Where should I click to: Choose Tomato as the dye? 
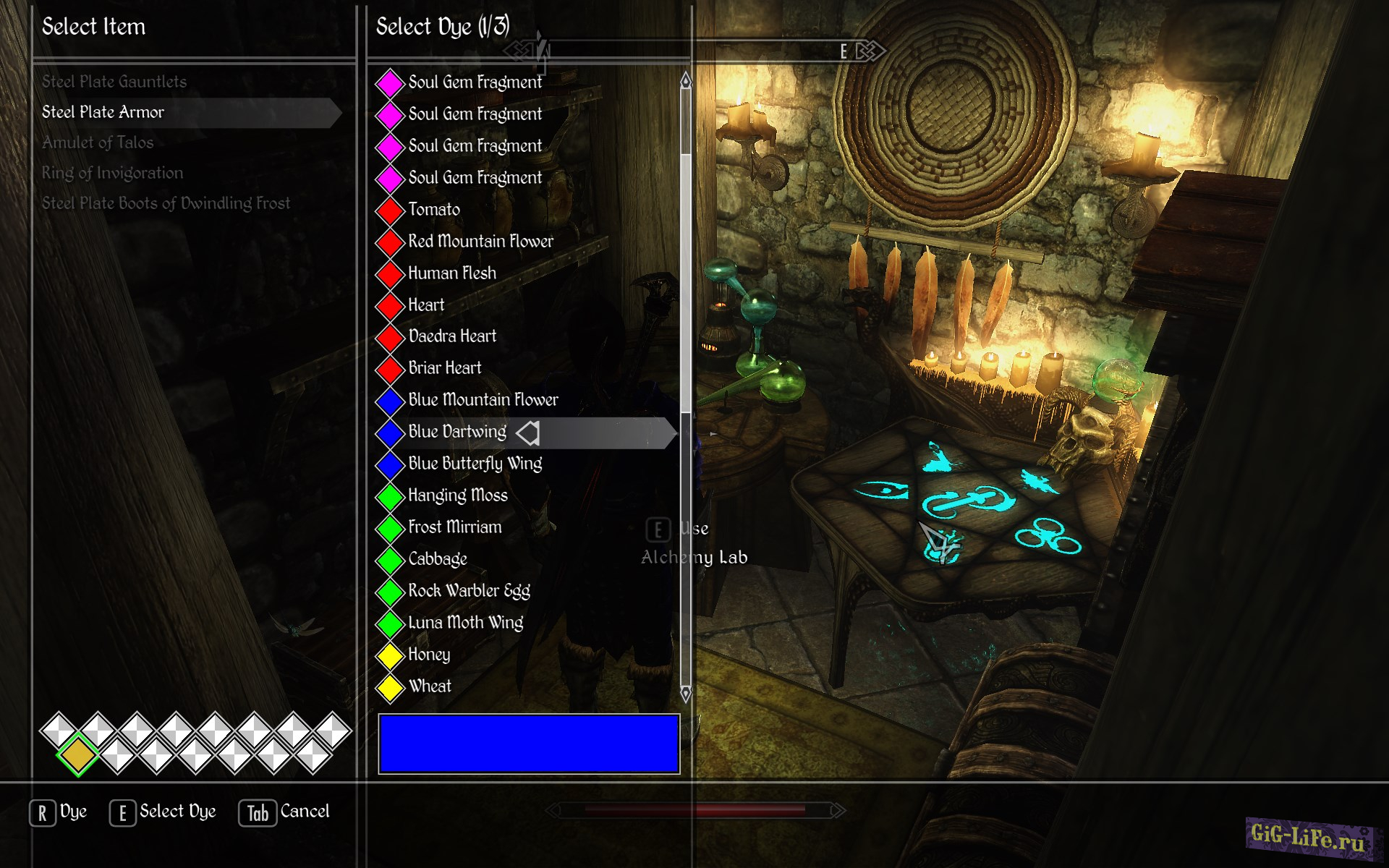(x=434, y=210)
